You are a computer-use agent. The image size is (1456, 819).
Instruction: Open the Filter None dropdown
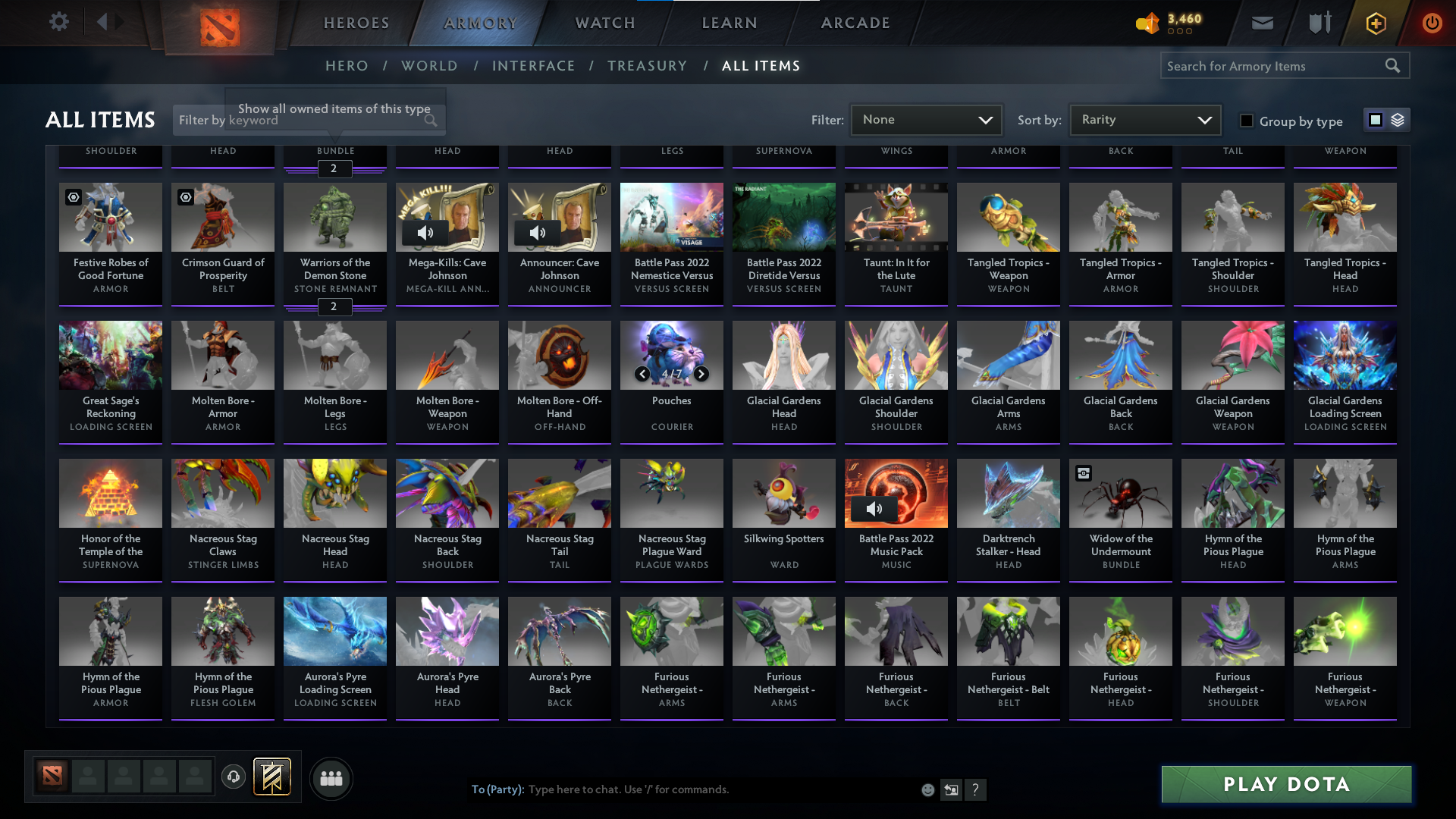tap(926, 119)
